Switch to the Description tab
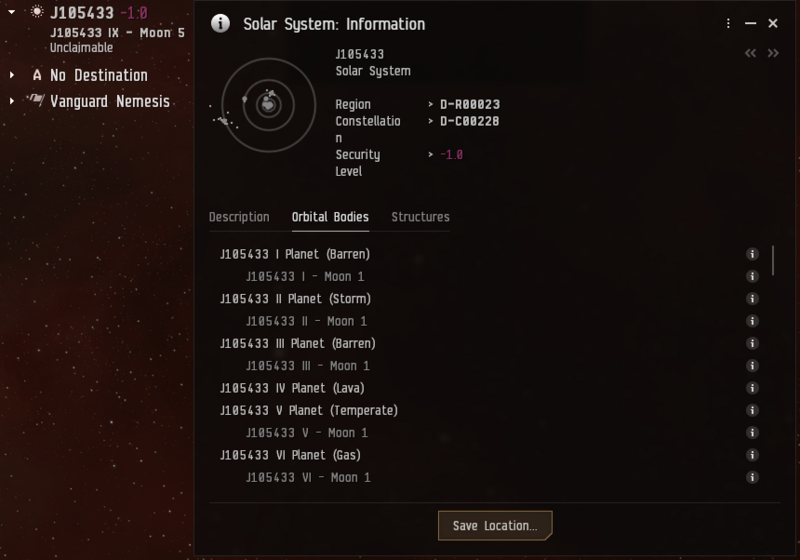Viewport: 800px width, 560px height. (239, 217)
